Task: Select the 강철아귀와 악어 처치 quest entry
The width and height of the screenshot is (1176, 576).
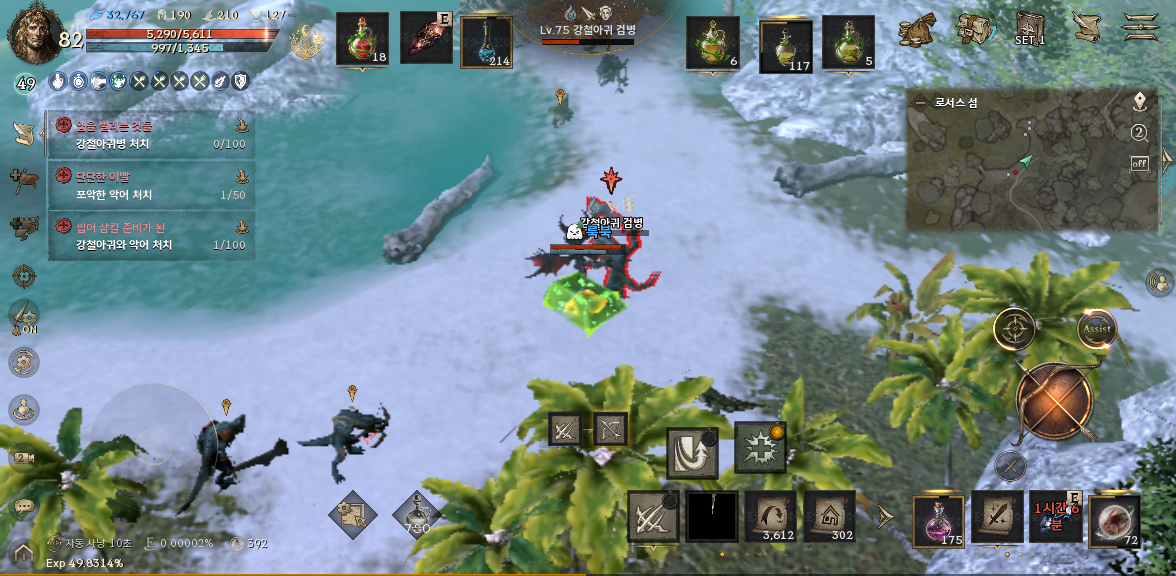Action: point(150,236)
